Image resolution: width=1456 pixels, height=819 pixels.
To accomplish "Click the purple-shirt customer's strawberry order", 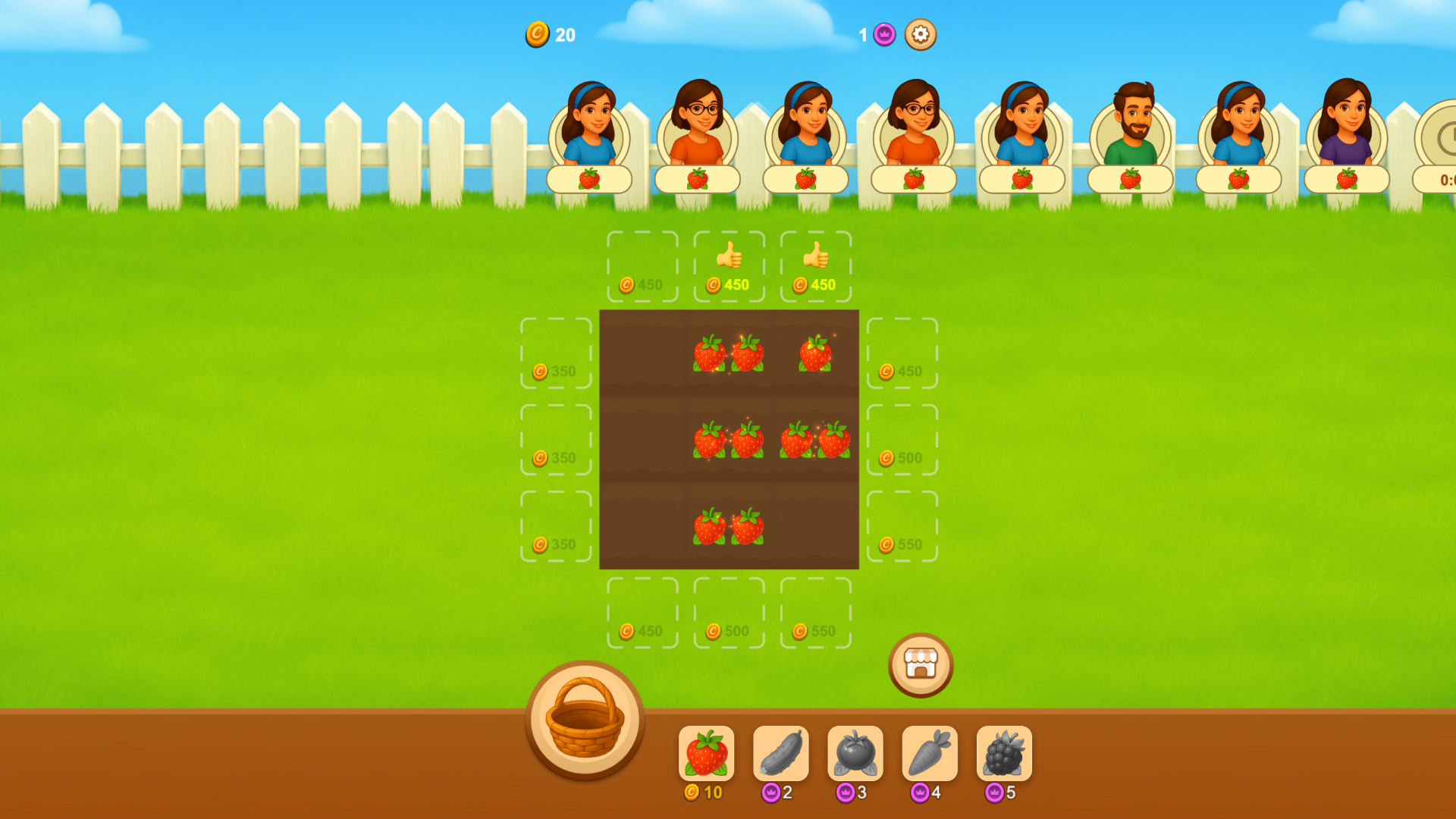I will click(1348, 179).
